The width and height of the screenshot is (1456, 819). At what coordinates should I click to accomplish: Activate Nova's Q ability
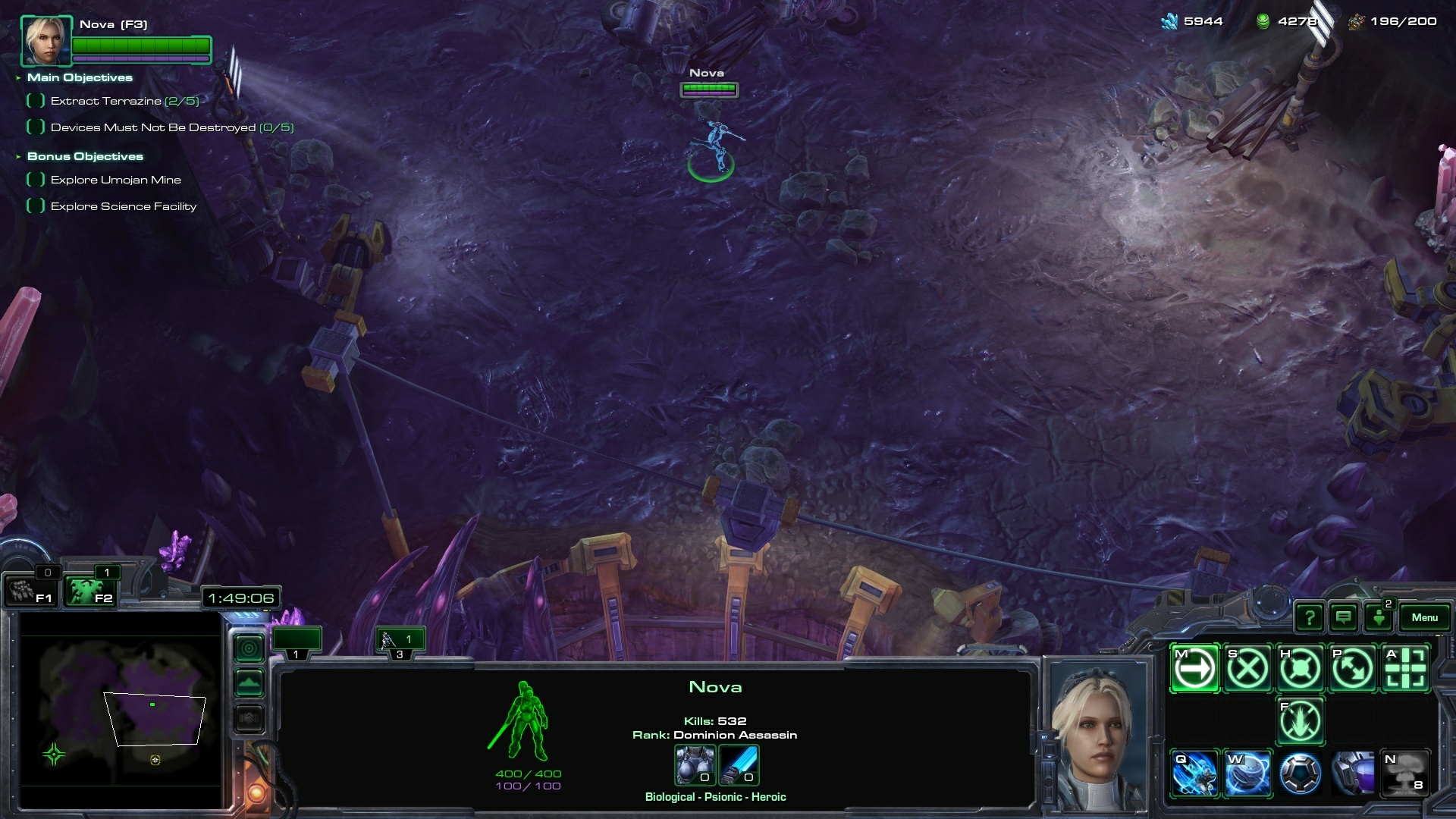(x=1195, y=773)
